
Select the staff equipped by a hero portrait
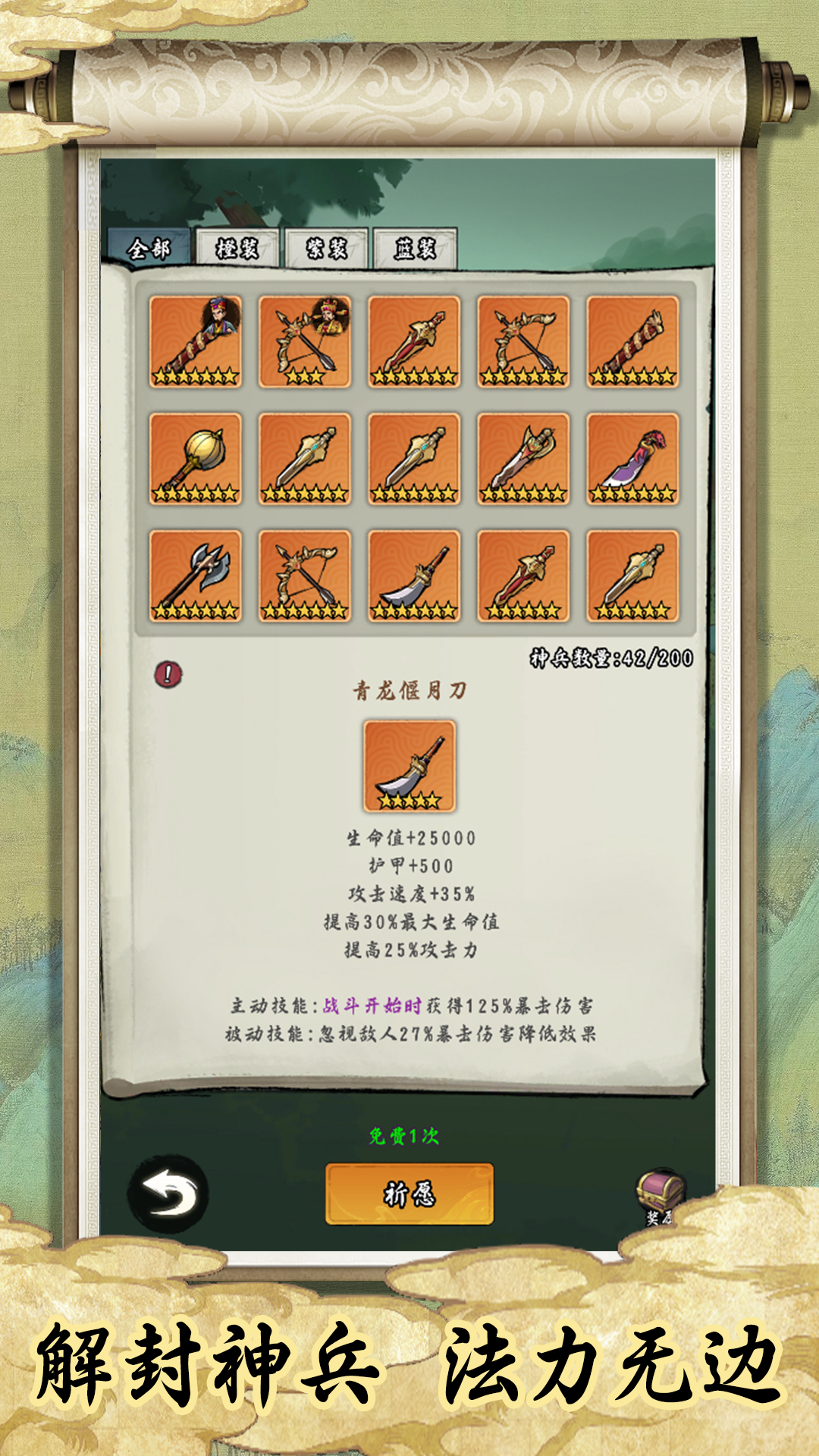(x=196, y=342)
